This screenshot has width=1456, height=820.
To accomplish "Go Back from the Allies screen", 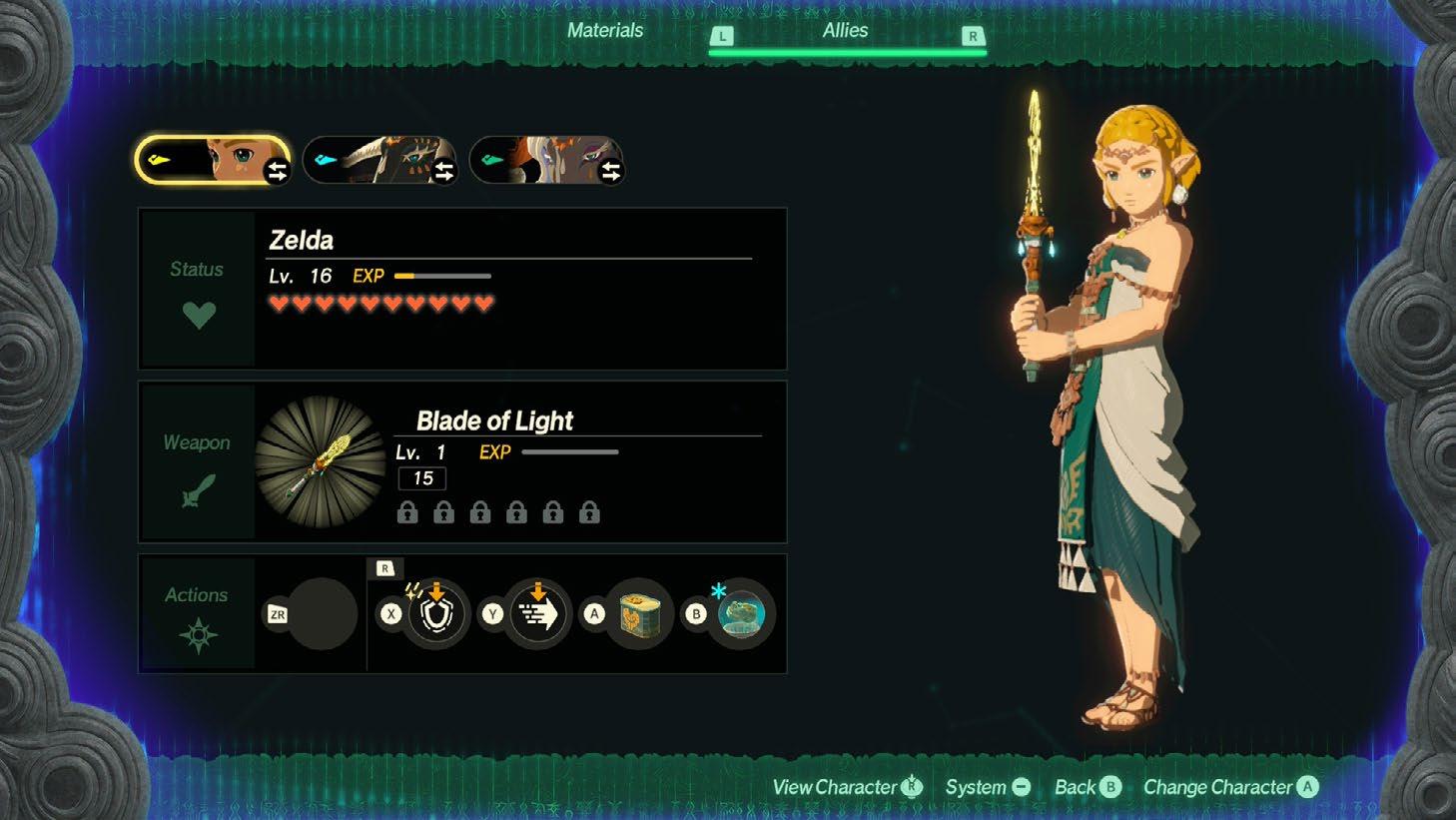I will coord(1087,787).
